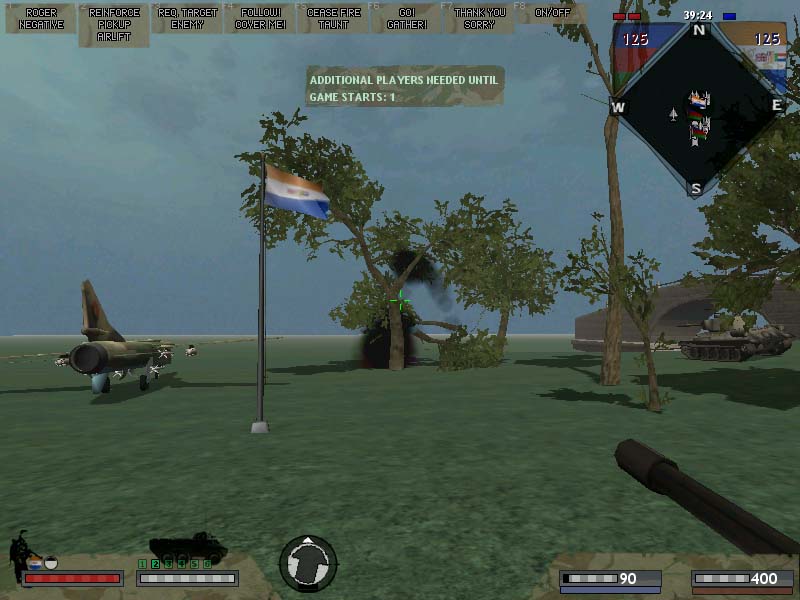
Task: Choose the Reinforce / Pickup / Airlift command
Action: pyautogui.click(x=114, y=25)
